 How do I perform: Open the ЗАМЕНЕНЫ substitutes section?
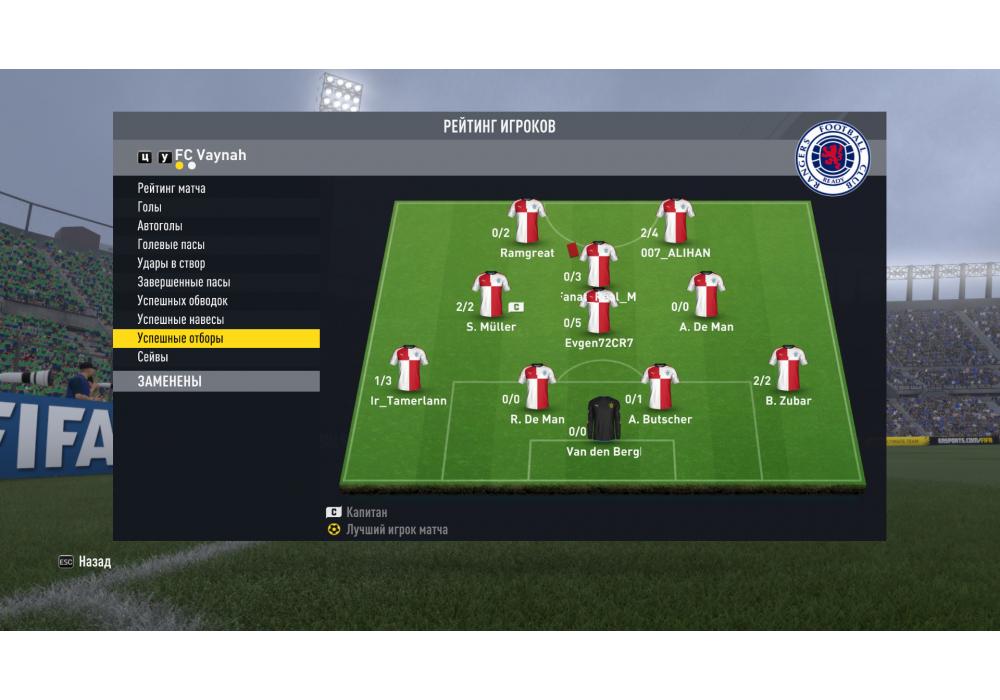tap(216, 381)
